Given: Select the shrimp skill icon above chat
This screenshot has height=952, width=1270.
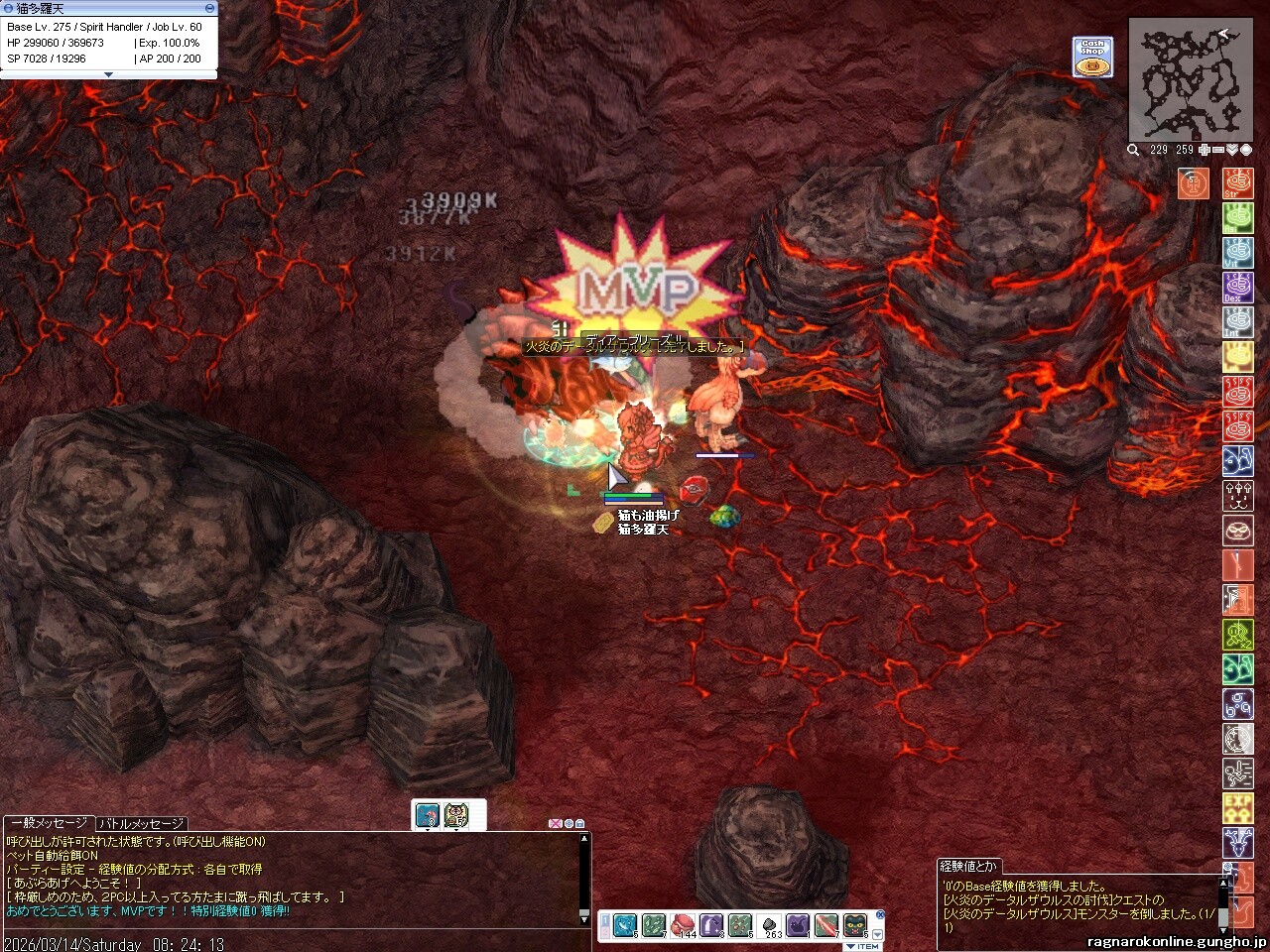Looking at the screenshot, I should click(428, 815).
